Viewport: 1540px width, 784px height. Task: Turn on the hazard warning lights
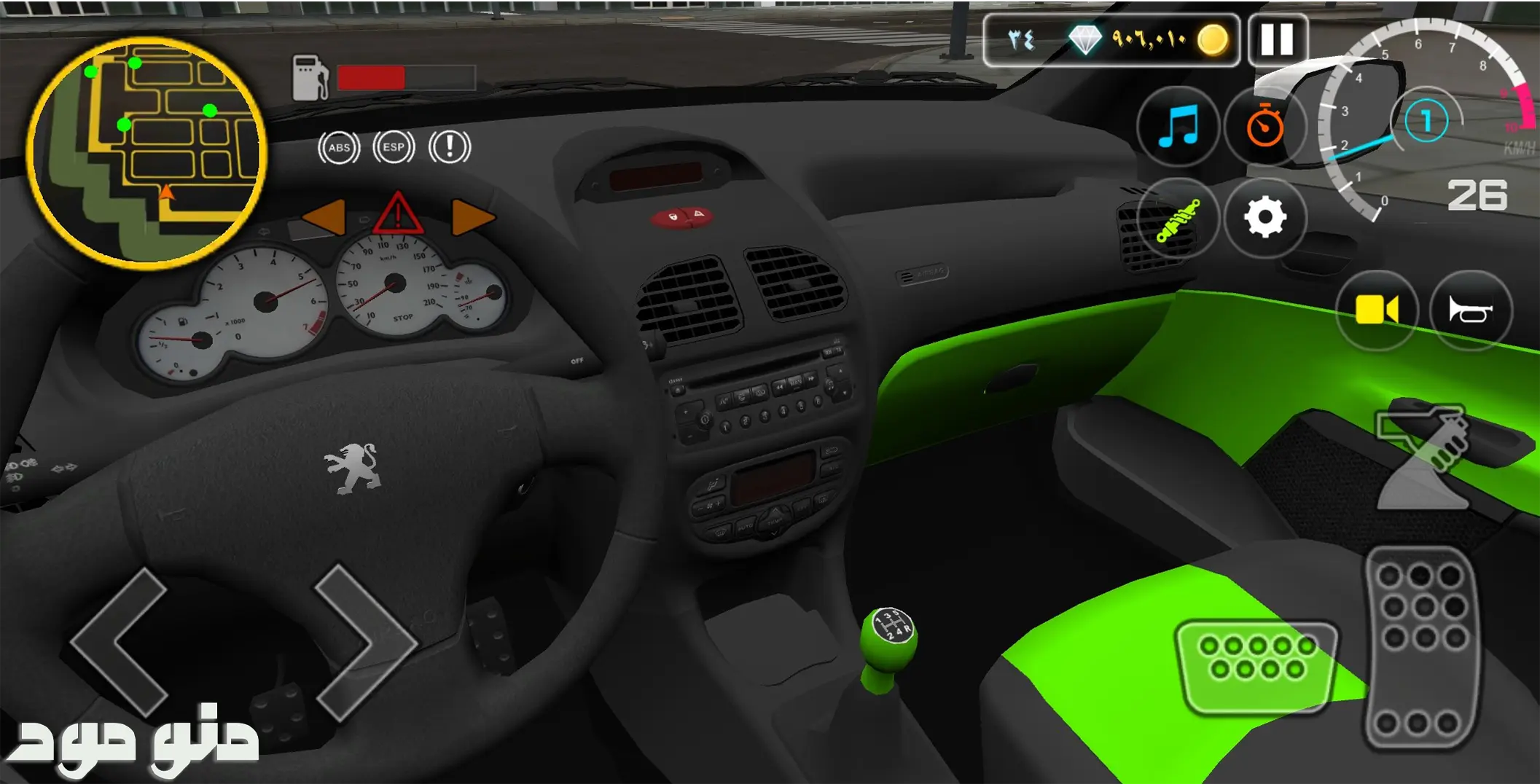coord(398,214)
